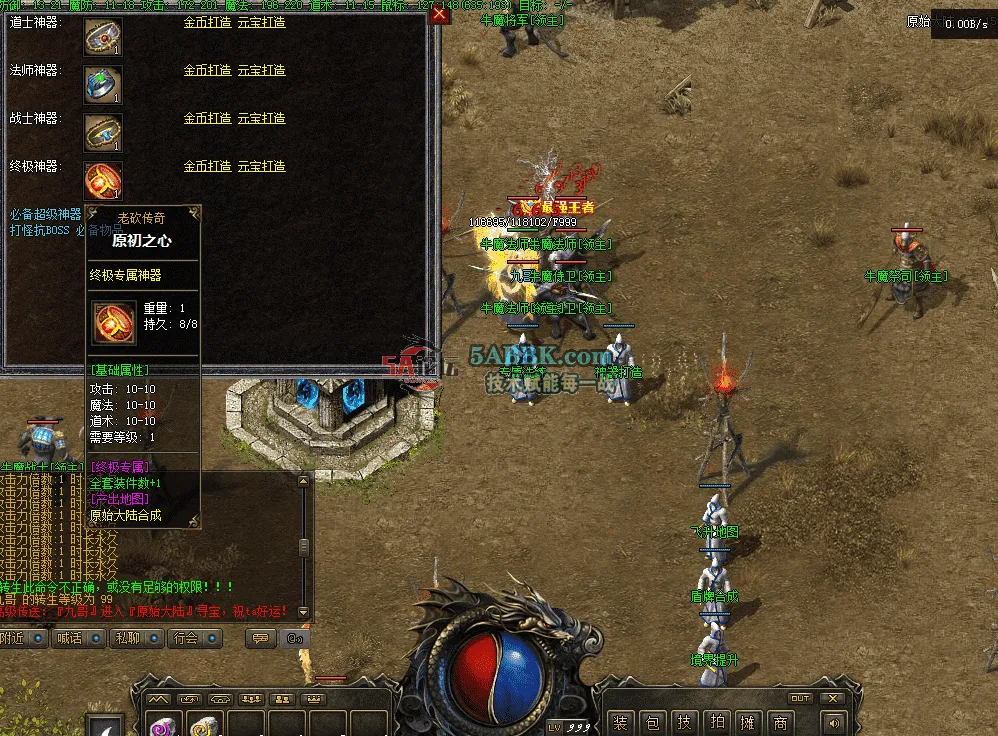
Task: Click 元宝打造 for the 终极神器
Action: 261,166
